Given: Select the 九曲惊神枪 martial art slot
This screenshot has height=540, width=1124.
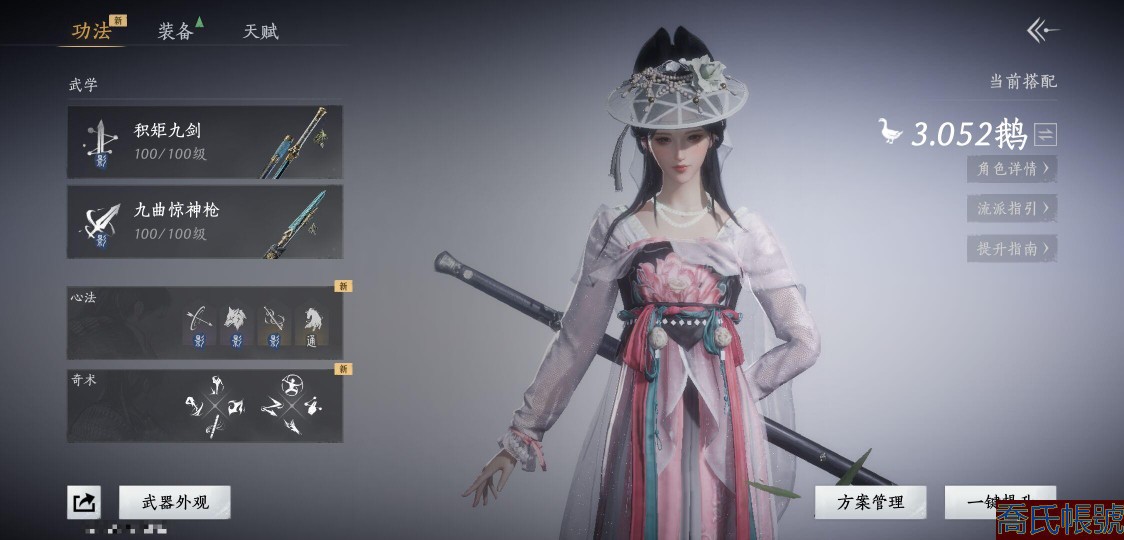Looking at the screenshot, I should coord(205,222).
